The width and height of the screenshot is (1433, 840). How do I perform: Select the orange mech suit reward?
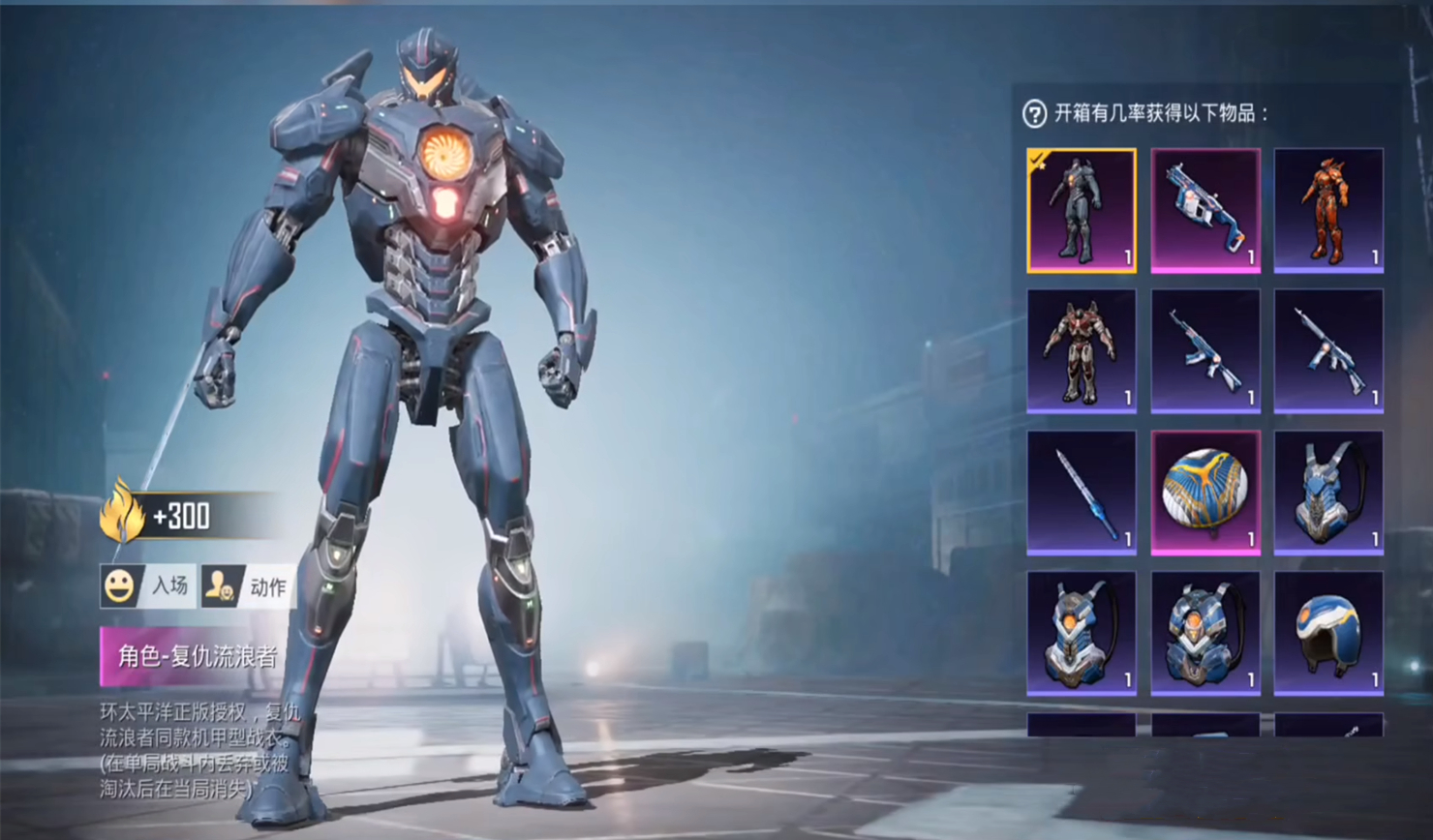click(1328, 210)
